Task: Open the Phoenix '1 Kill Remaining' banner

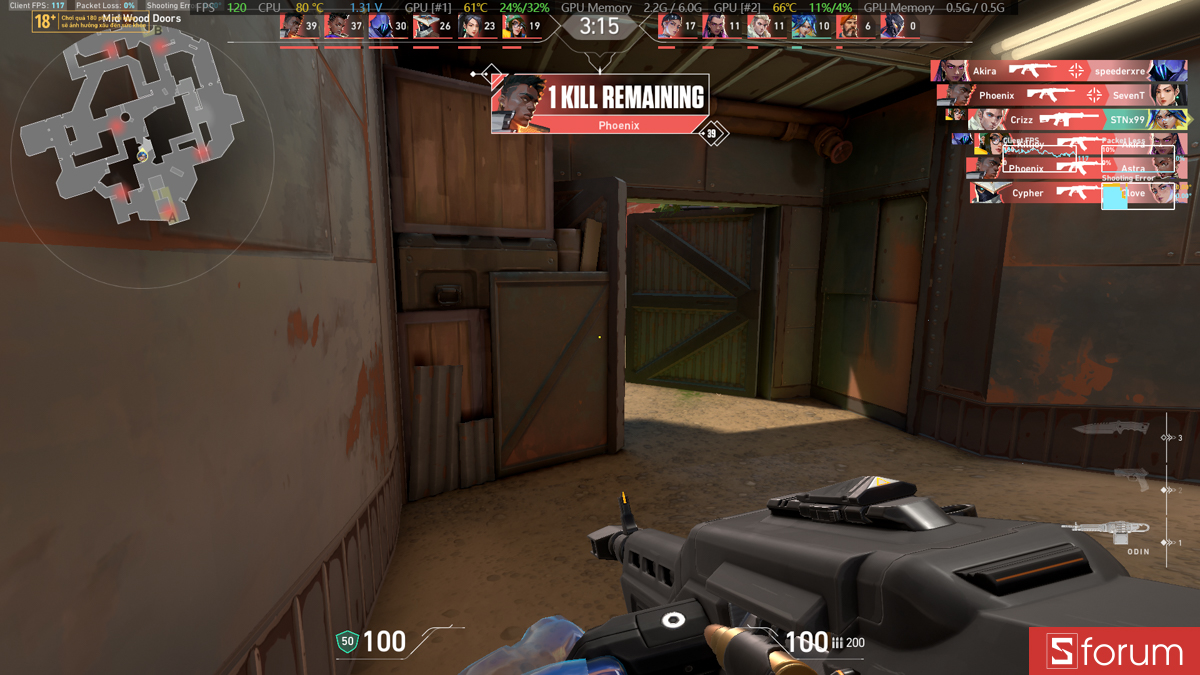Action: (x=600, y=103)
